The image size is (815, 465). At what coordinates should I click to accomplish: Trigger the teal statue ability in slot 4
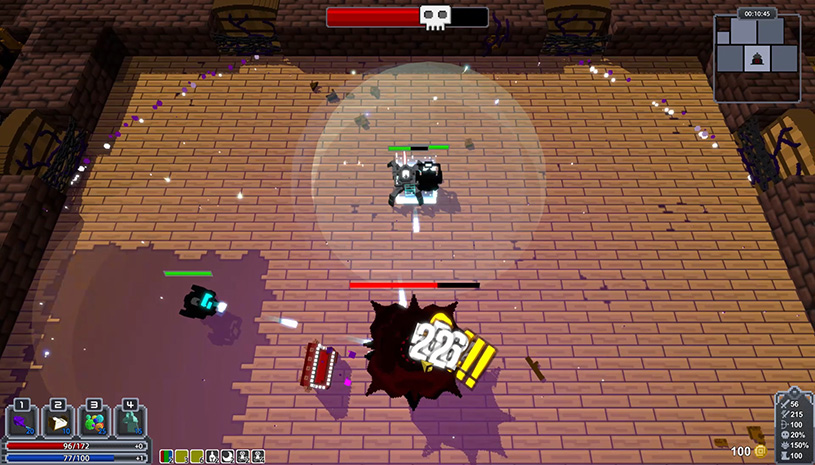[130, 420]
